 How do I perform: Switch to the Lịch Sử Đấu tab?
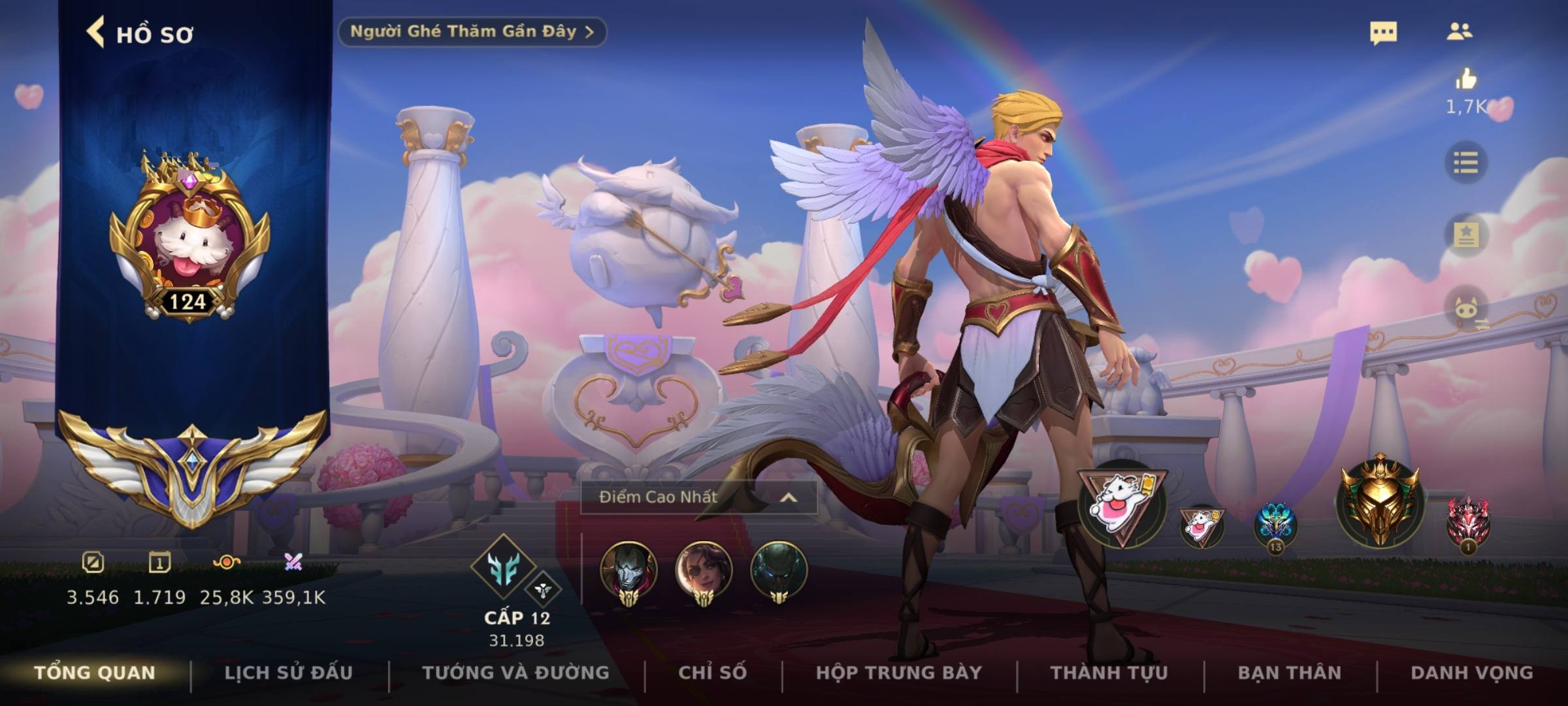[x=288, y=673]
